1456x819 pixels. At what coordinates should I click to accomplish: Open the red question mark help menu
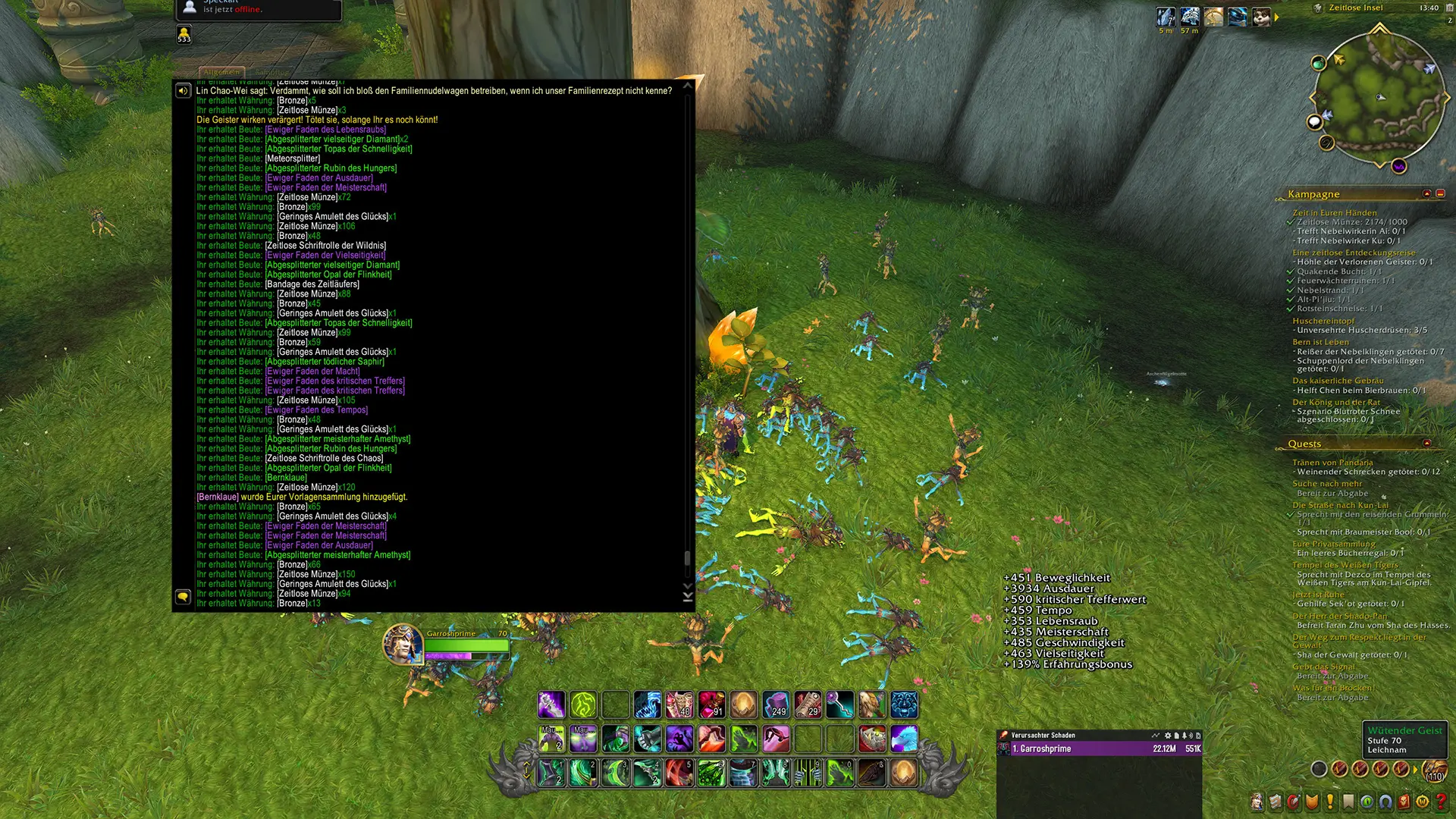[x=1441, y=802]
